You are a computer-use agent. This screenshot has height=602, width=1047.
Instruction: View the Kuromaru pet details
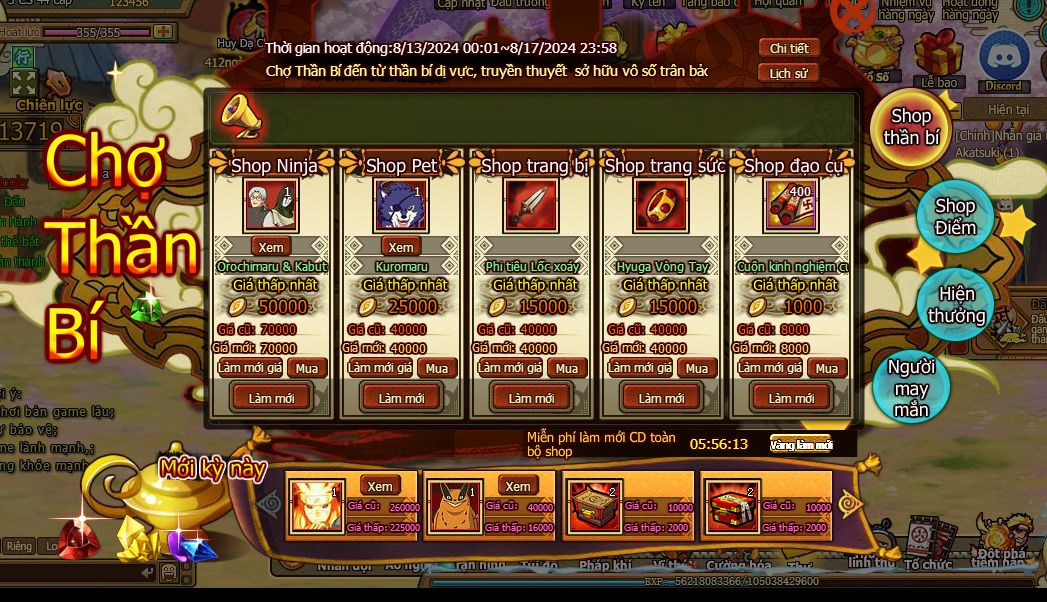point(401,247)
